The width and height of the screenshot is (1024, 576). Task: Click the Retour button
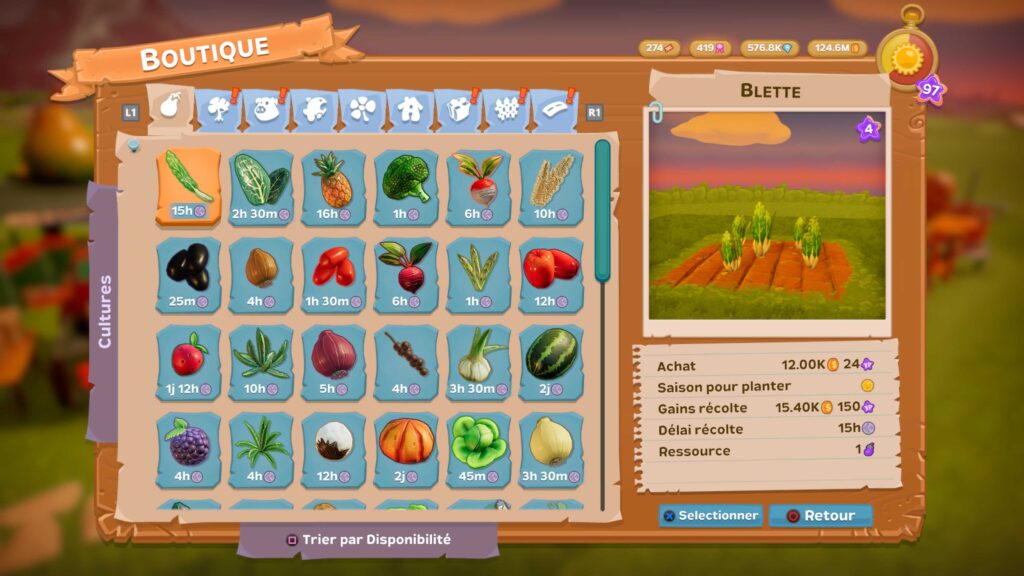coord(821,516)
